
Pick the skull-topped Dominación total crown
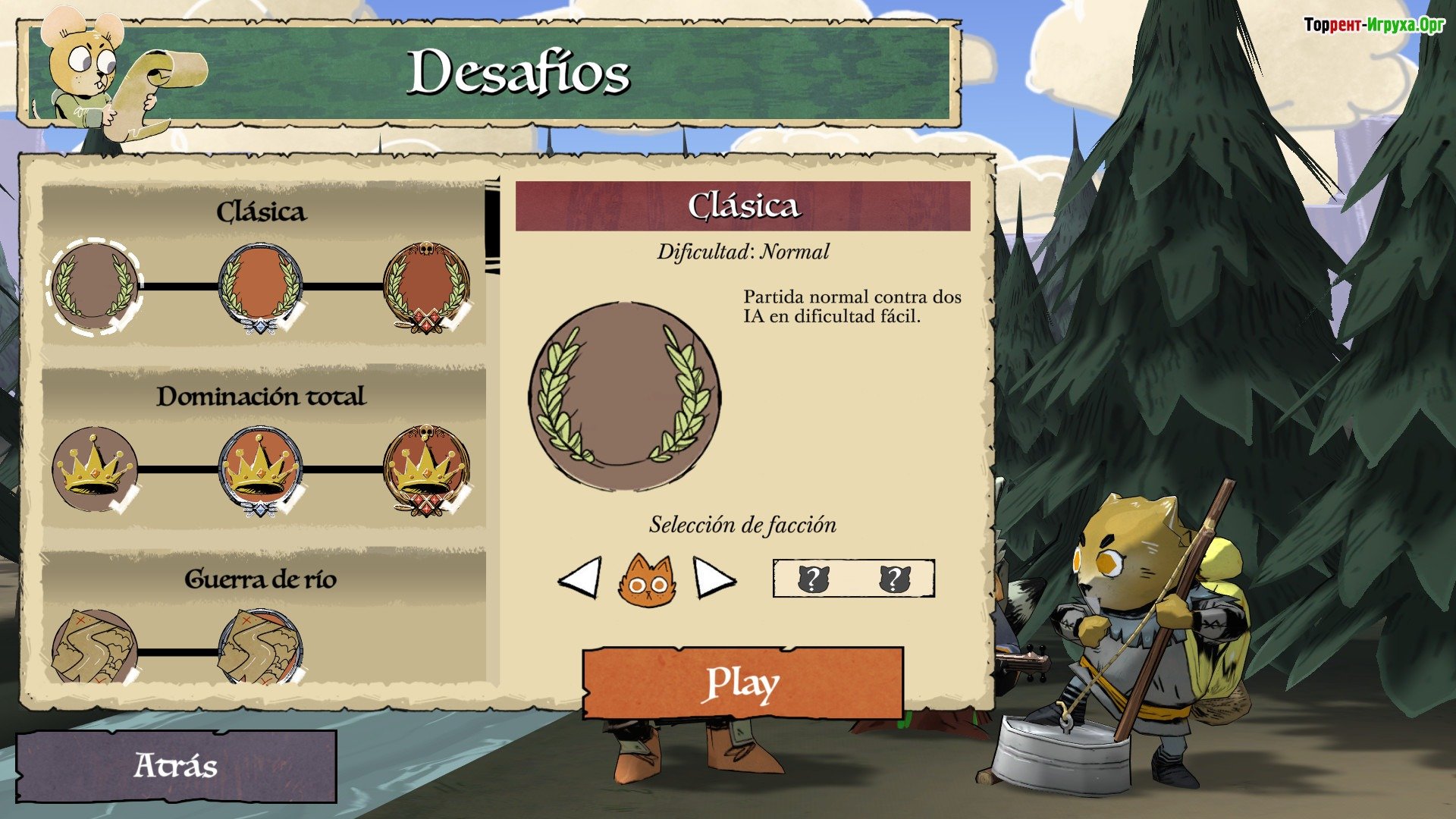pos(426,469)
